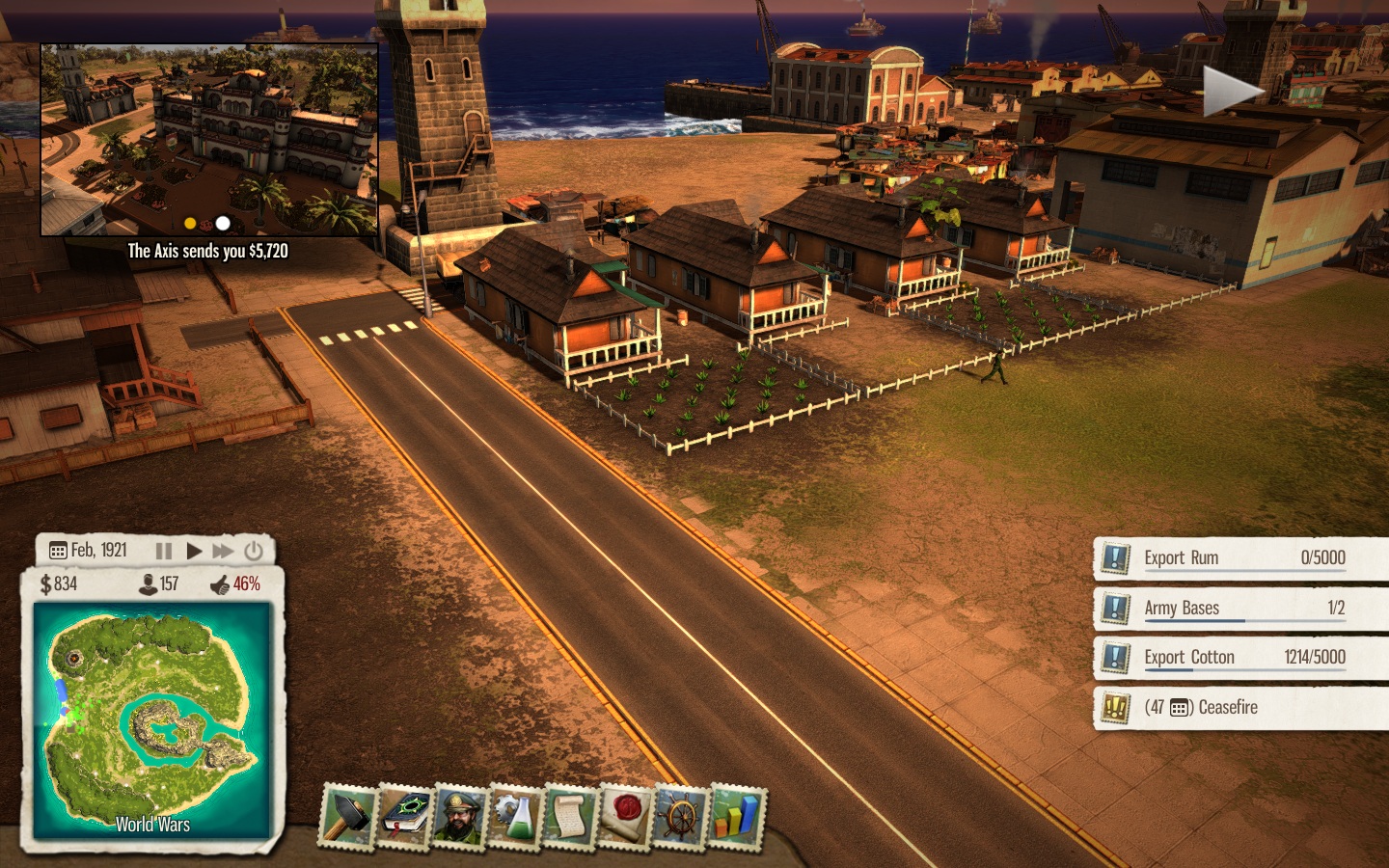1389x868 pixels.
Task: Open the hammer build menu
Action: [346, 817]
